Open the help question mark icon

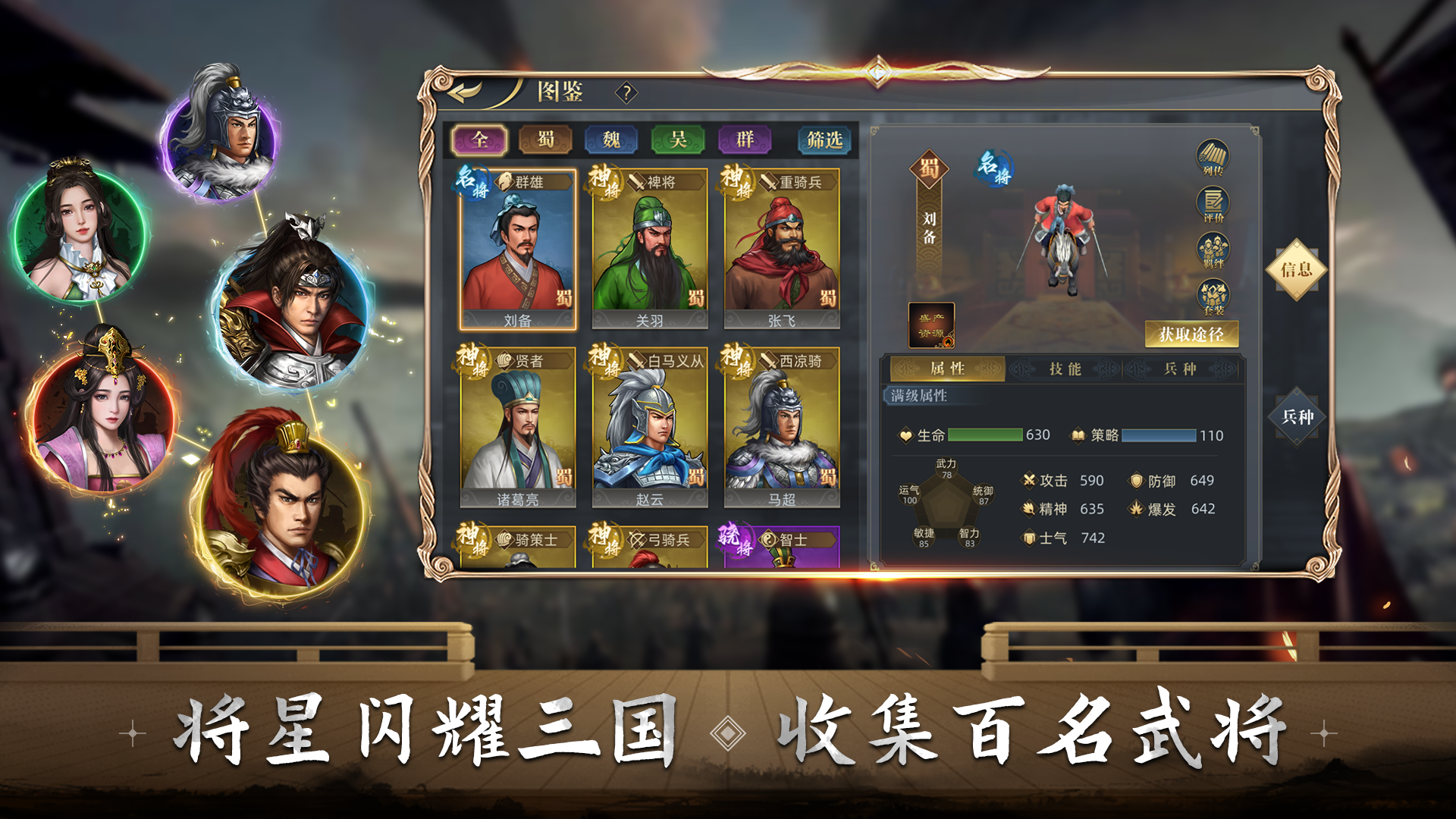coord(626,93)
